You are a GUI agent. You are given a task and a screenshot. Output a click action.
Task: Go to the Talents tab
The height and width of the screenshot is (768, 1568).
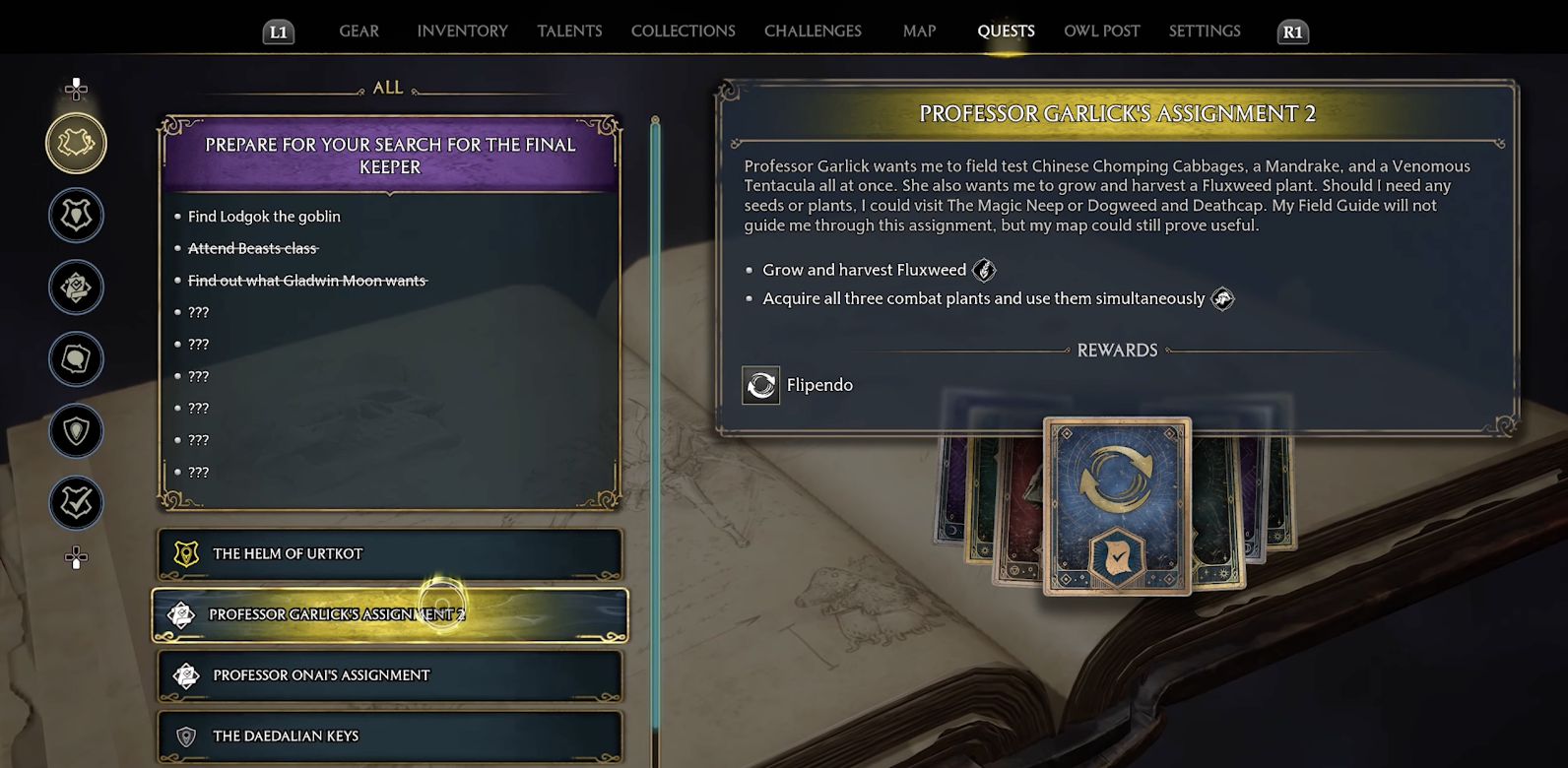pyautogui.click(x=569, y=32)
